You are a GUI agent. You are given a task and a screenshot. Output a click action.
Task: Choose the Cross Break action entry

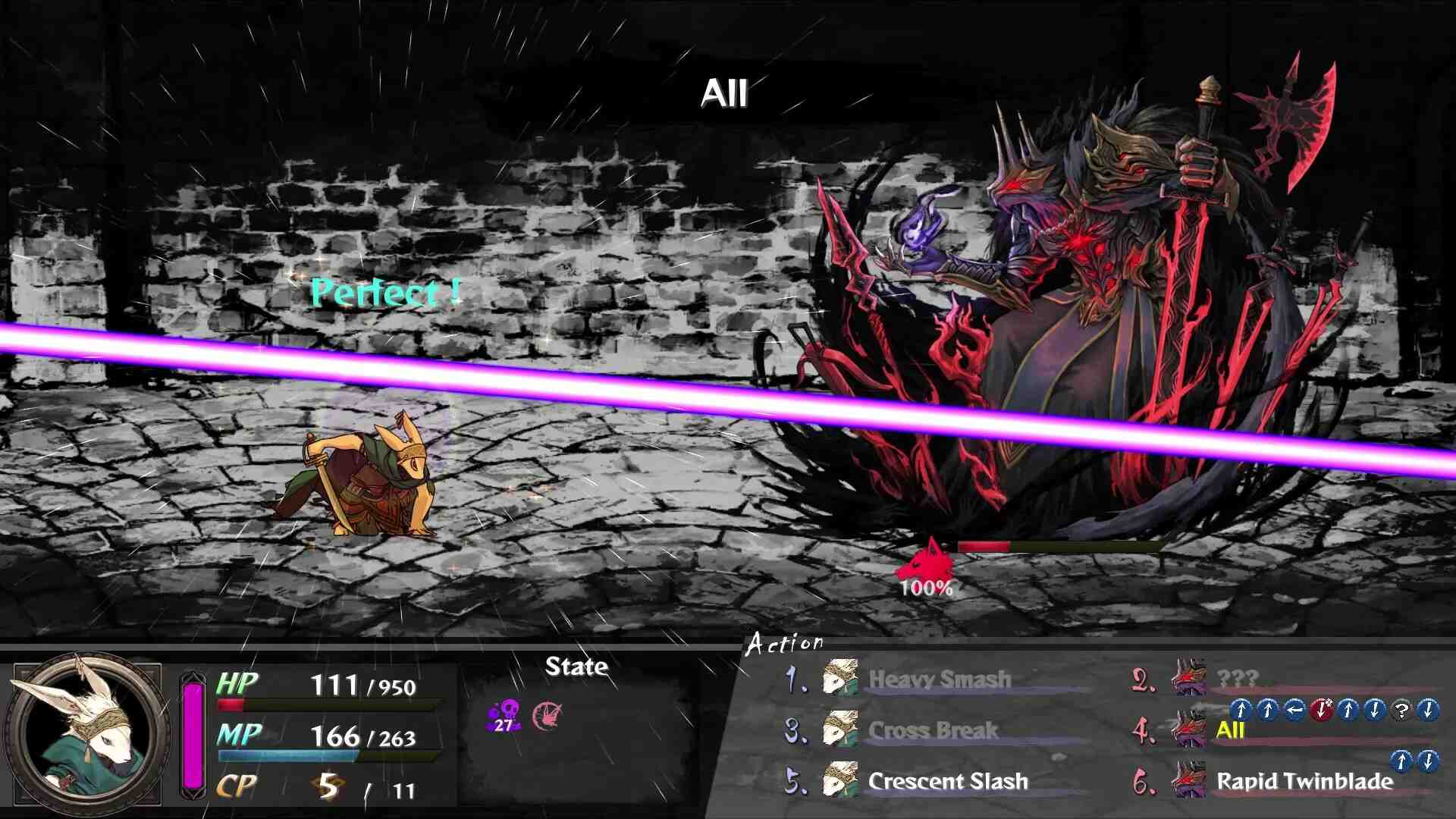click(x=933, y=730)
